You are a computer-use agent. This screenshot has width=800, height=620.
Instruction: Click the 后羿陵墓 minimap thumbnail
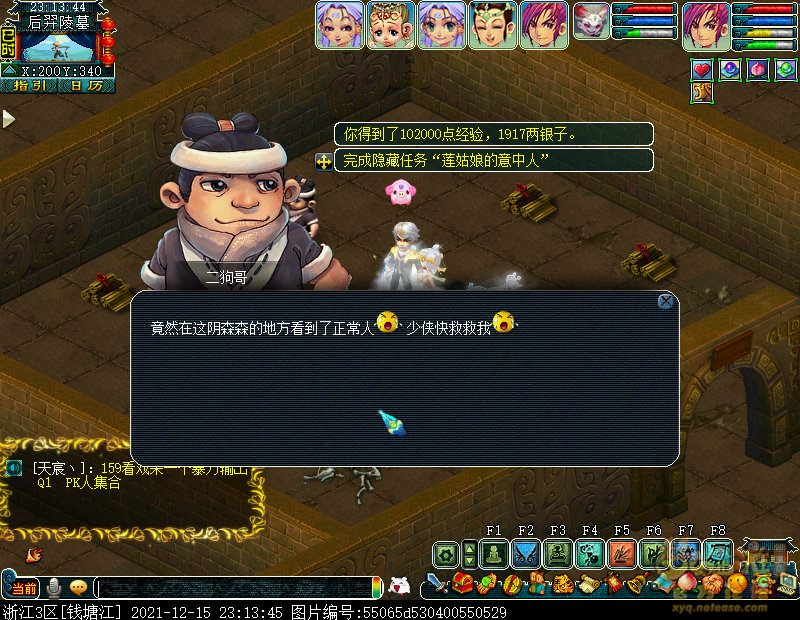pos(59,47)
